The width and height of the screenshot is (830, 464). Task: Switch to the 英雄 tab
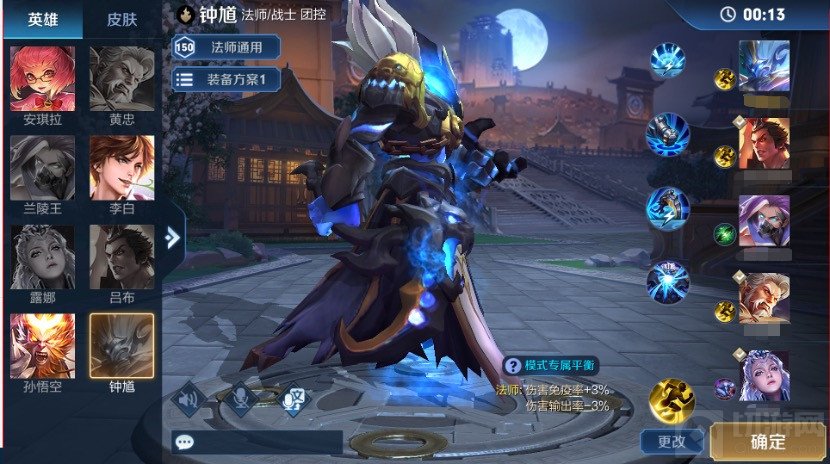(x=42, y=20)
